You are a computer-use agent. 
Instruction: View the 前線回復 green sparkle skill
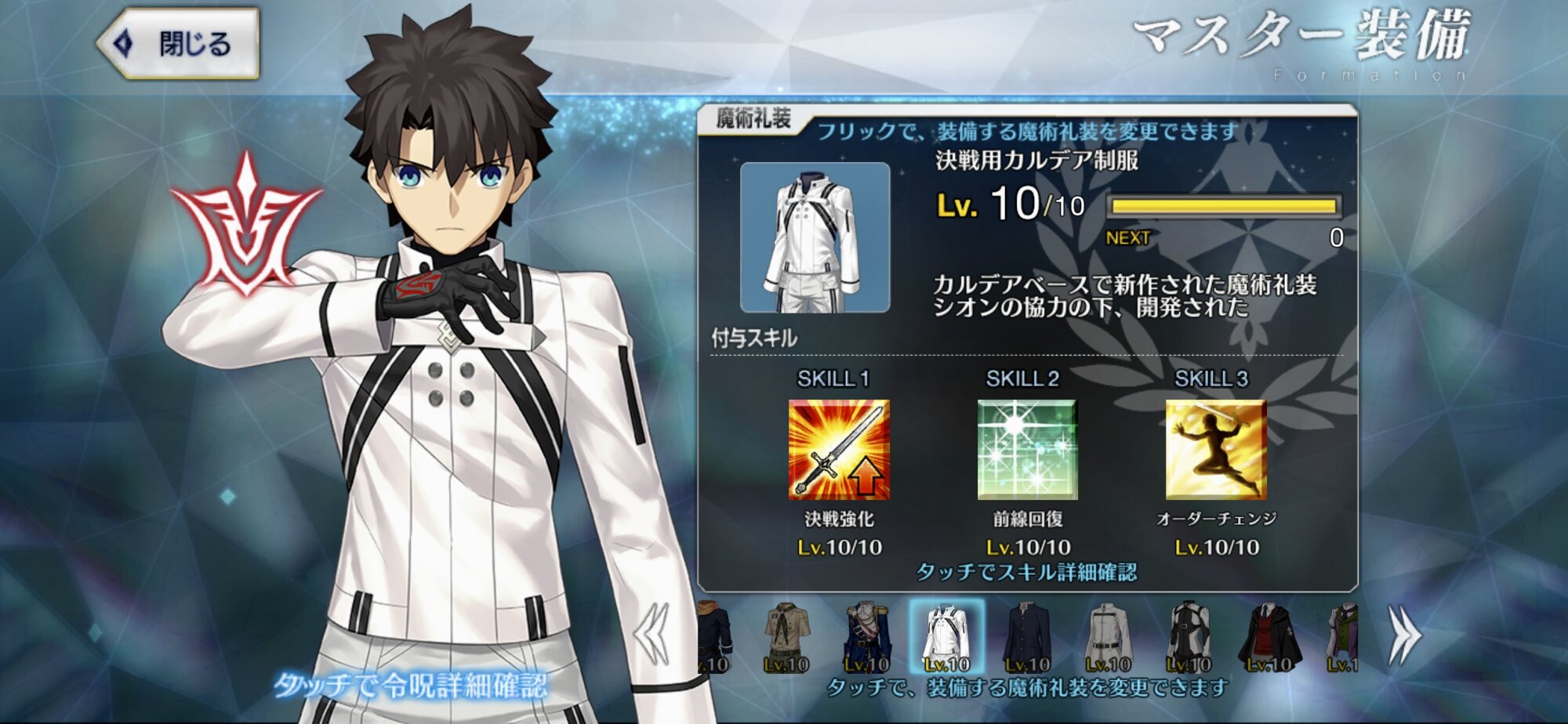(x=1027, y=450)
